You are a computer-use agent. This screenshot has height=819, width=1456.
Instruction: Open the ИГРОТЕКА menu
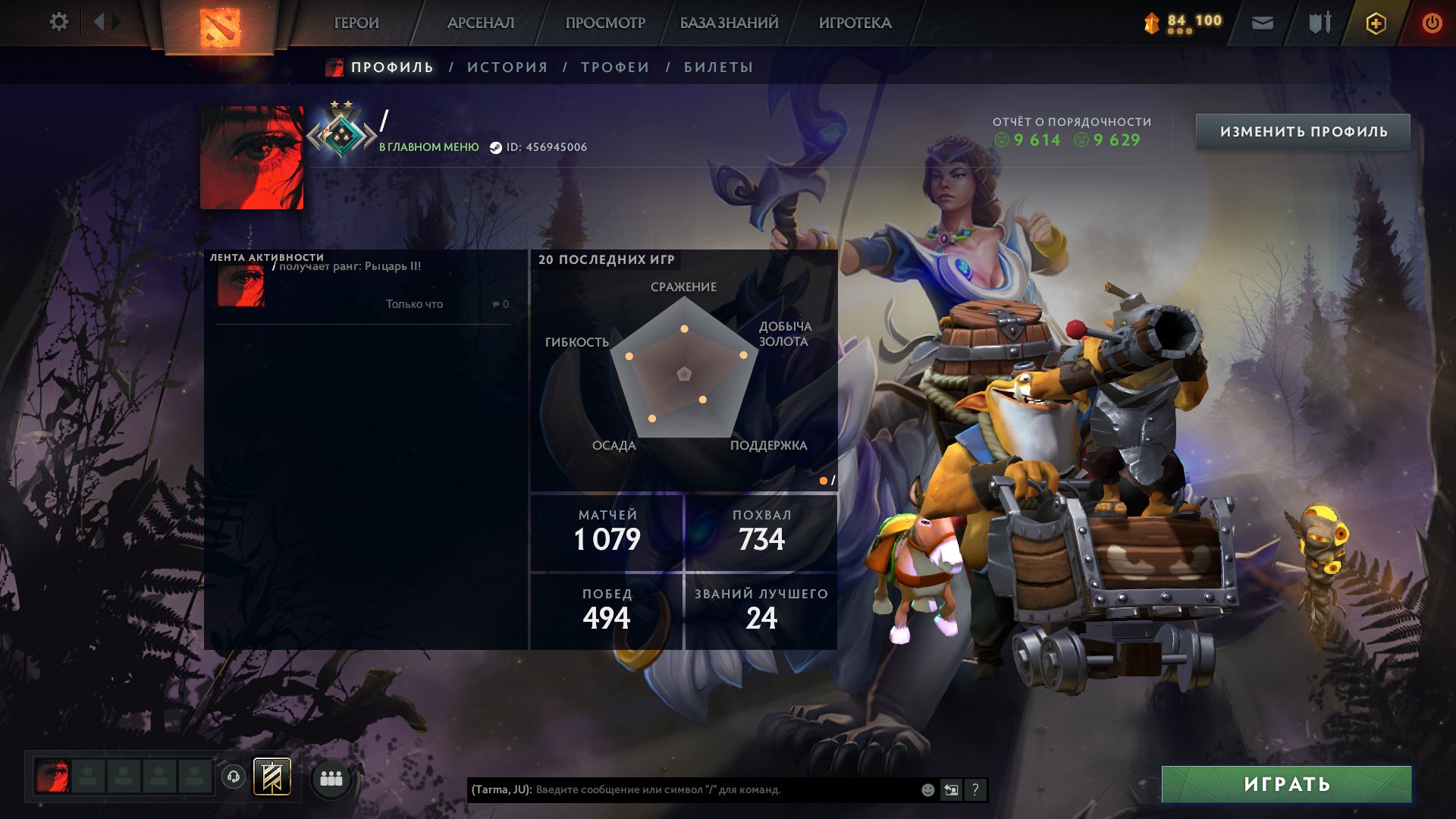[855, 23]
